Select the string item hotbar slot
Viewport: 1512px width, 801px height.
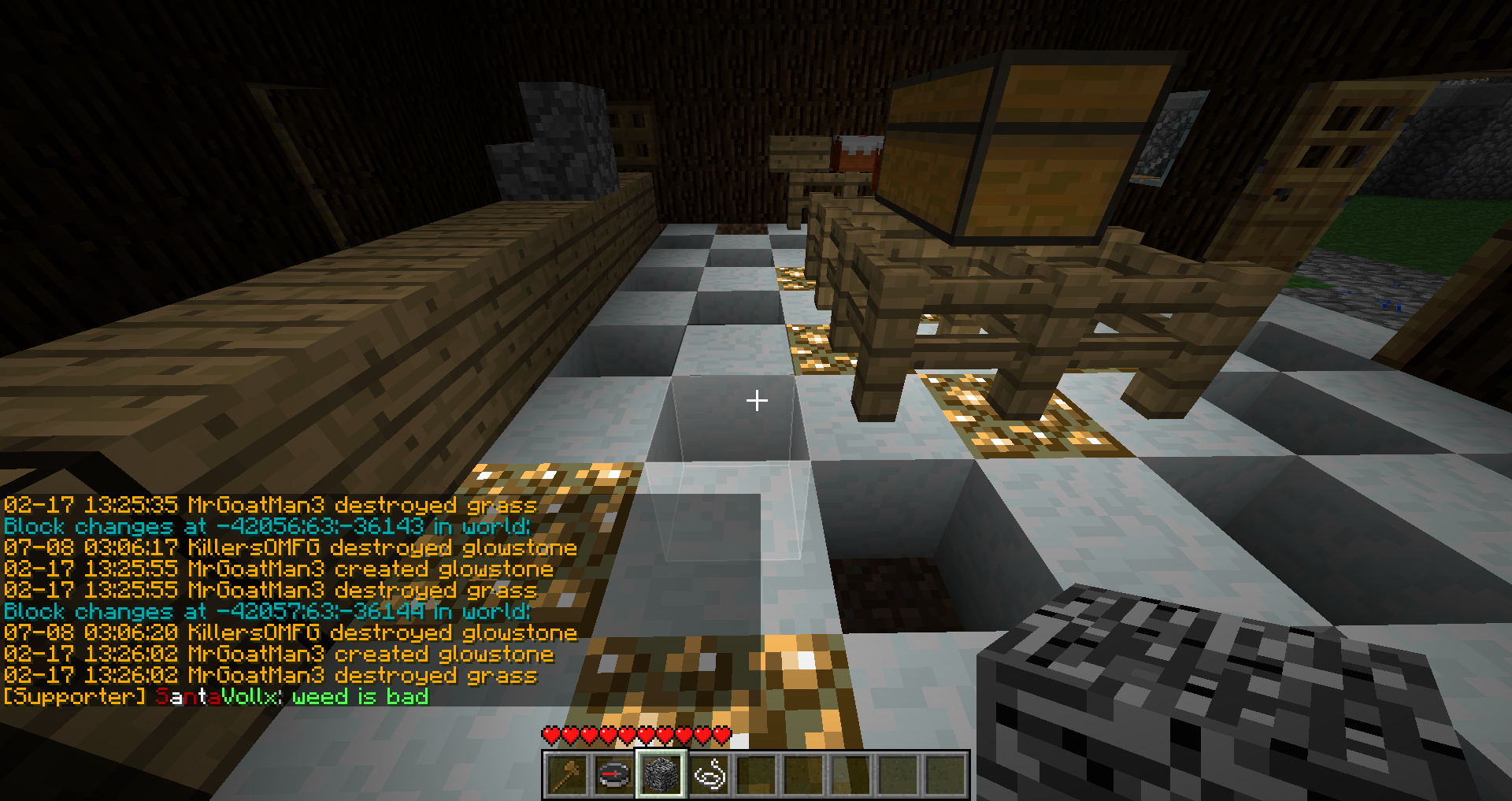[x=709, y=775]
